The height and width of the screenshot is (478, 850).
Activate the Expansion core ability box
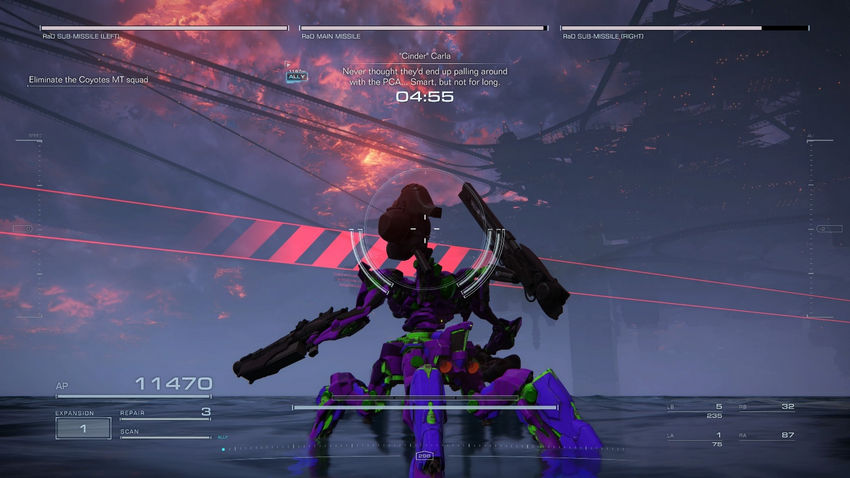click(x=83, y=427)
